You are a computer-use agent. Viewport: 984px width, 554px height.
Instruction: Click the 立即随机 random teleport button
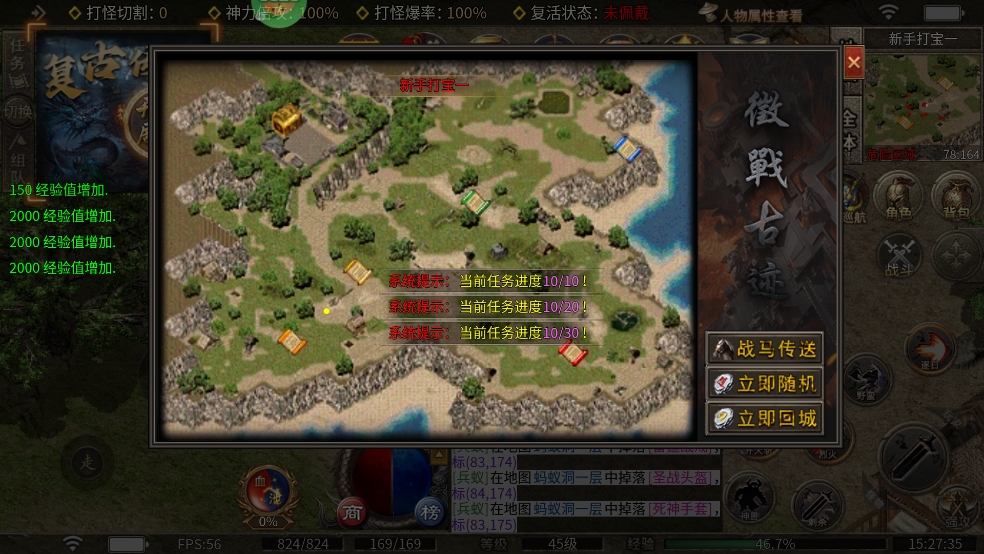765,383
